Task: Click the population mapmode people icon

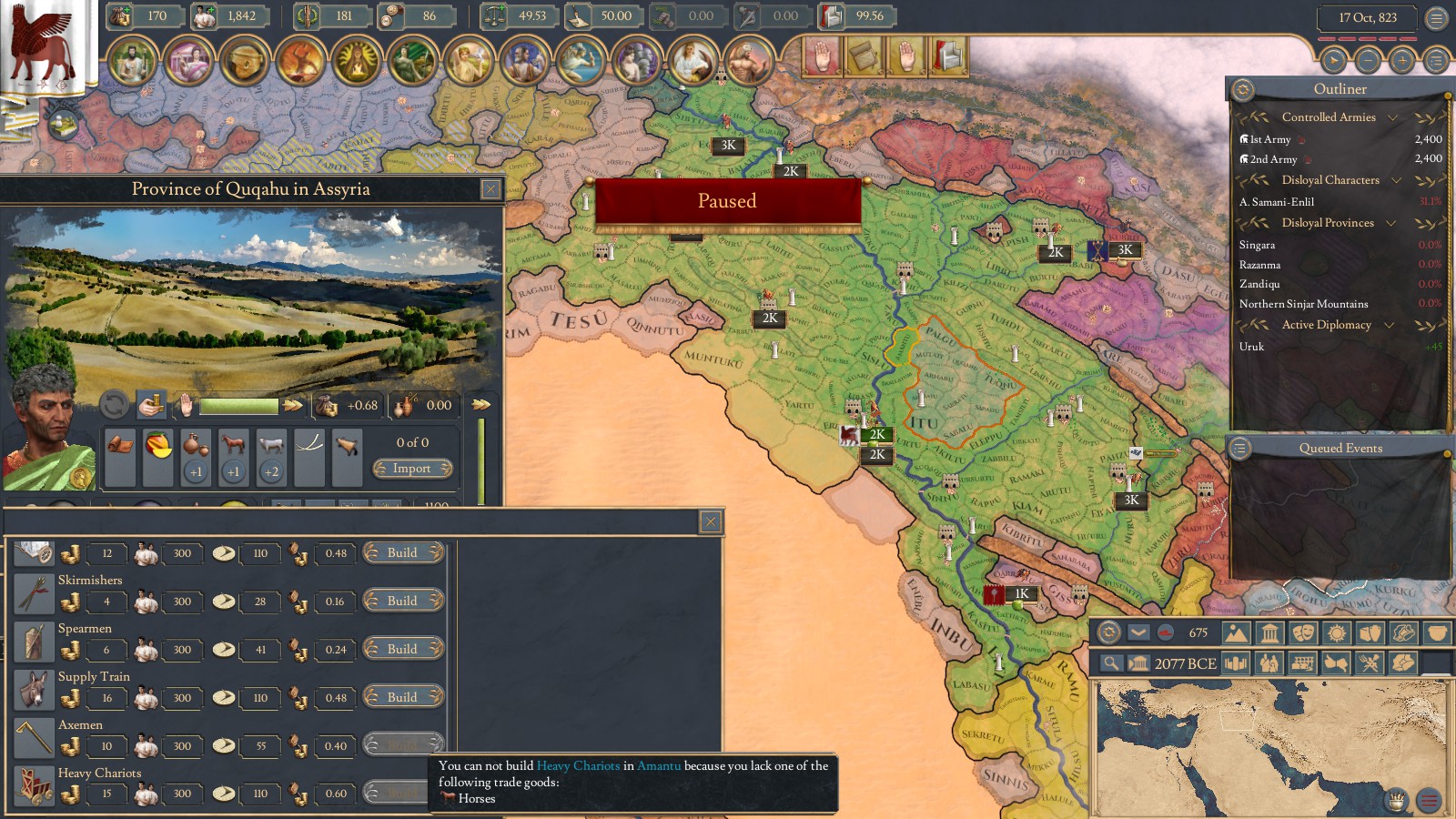Action: pyautogui.click(x=1269, y=662)
